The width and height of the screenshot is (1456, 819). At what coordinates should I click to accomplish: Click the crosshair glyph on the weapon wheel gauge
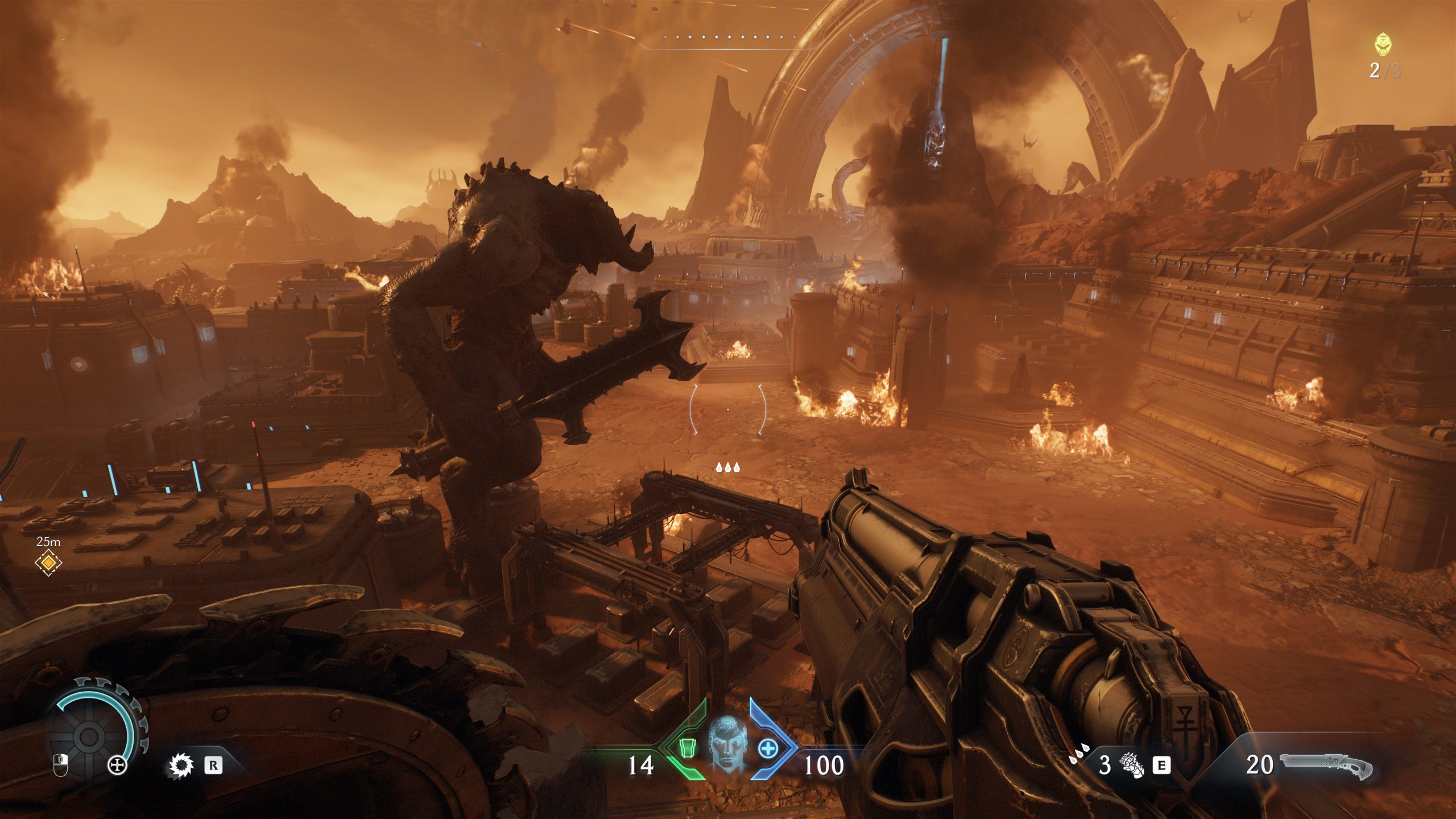click(x=116, y=766)
